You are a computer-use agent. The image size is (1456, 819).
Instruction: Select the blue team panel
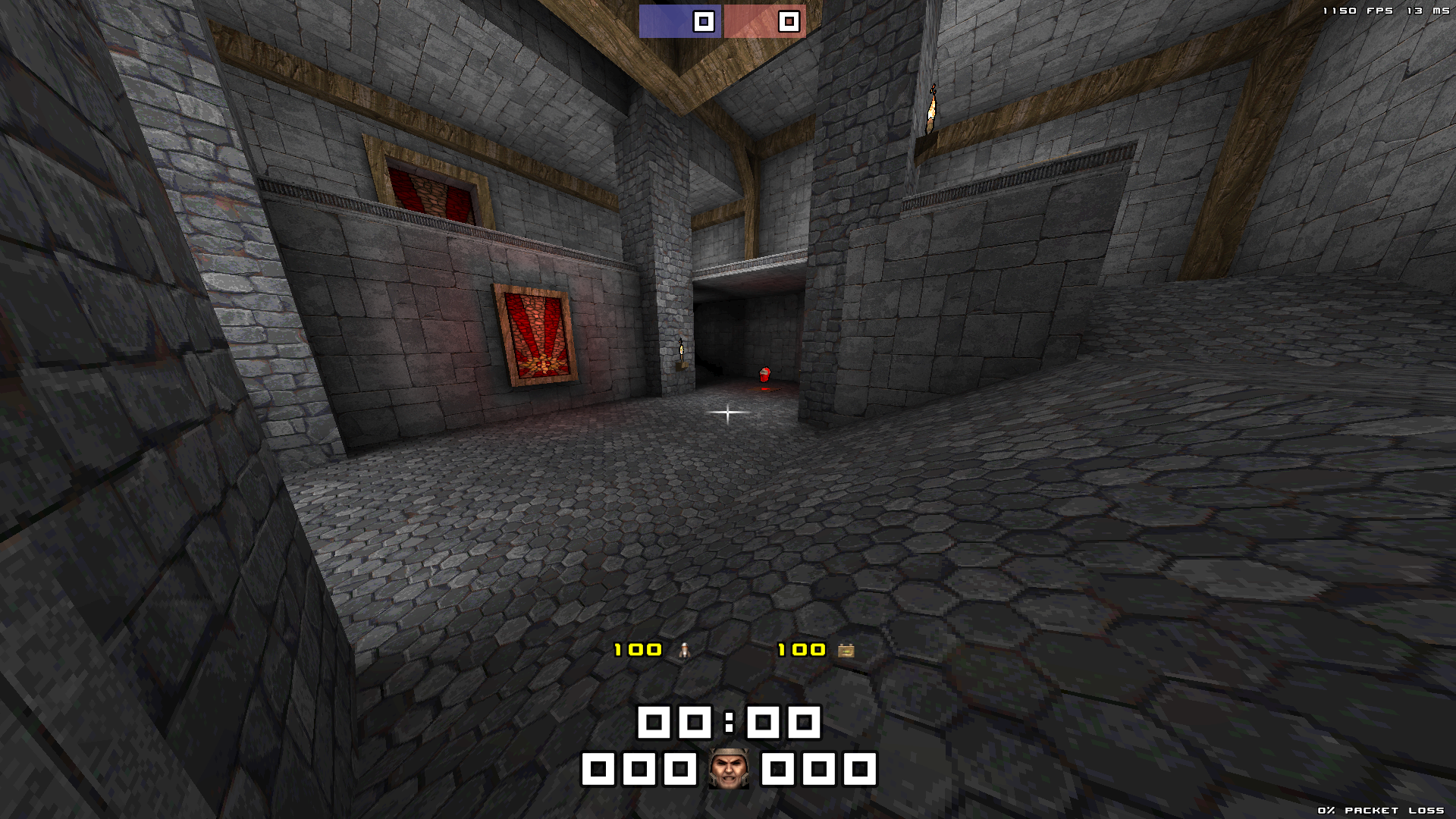679,21
